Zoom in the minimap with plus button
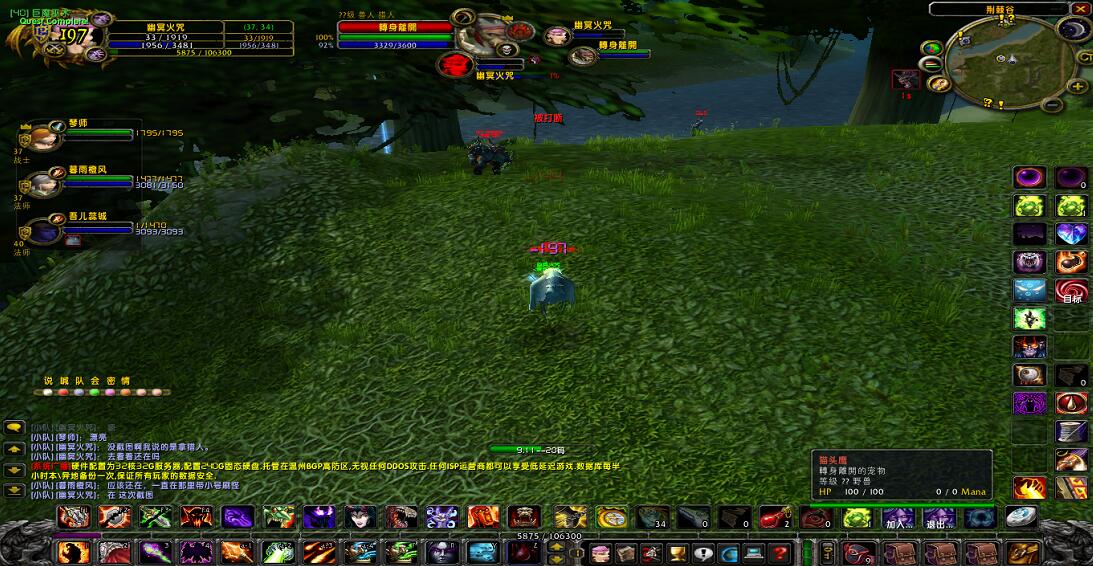1093x566 pixels. [1078, 86]
